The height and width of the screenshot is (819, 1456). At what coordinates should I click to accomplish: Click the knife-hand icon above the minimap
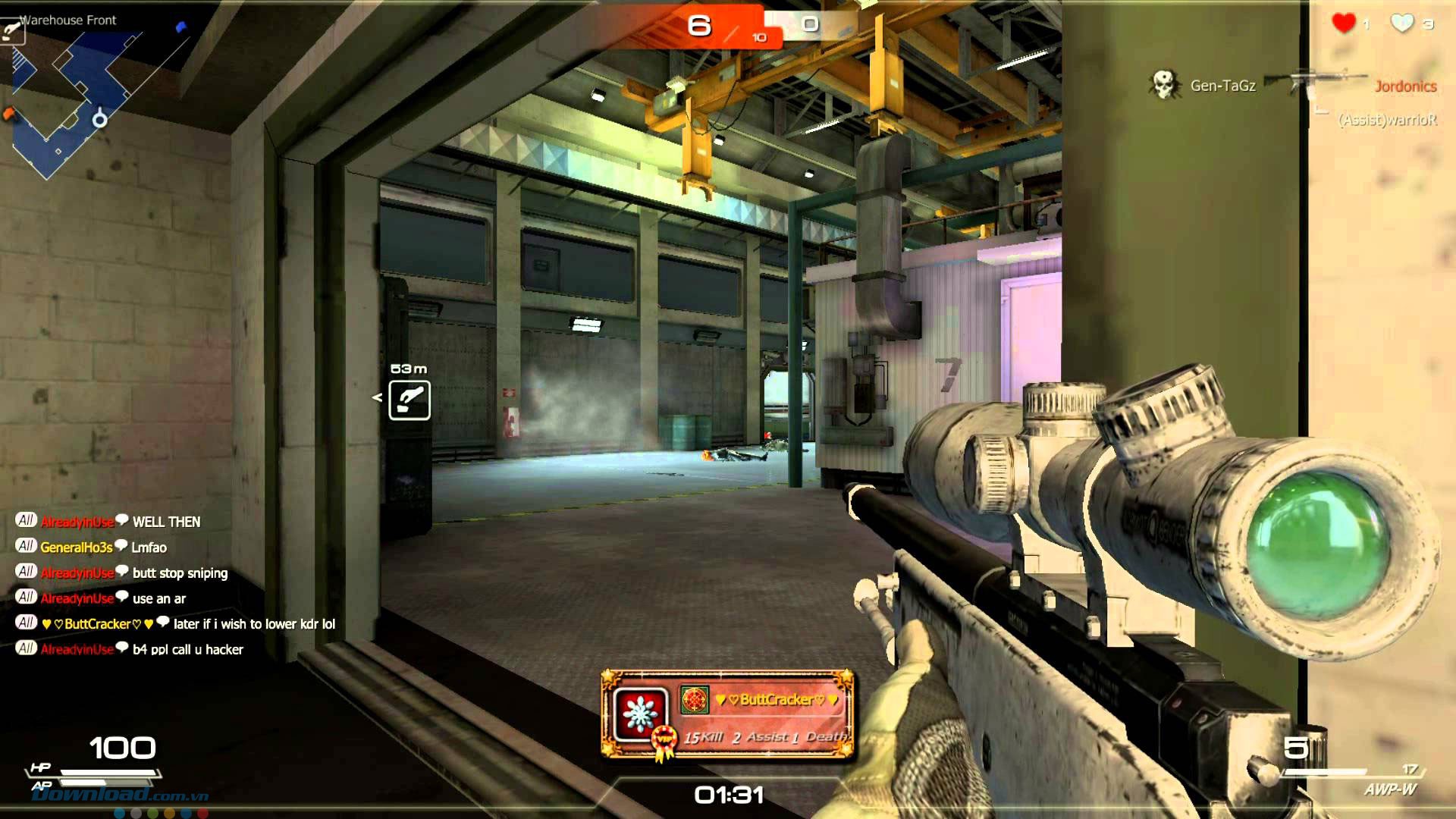click(x=11, y=27)
